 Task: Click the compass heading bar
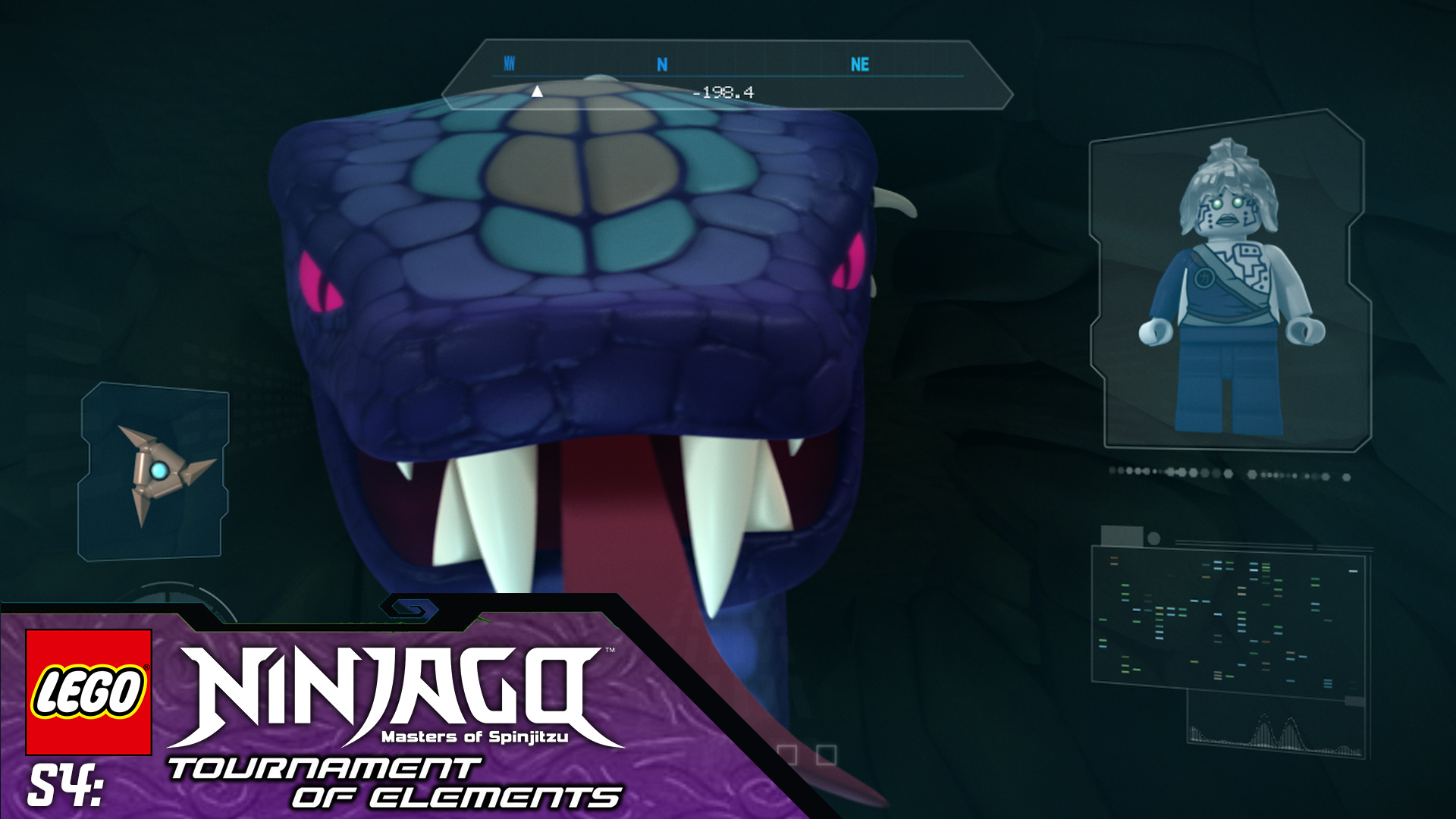[x=726, y=76]
